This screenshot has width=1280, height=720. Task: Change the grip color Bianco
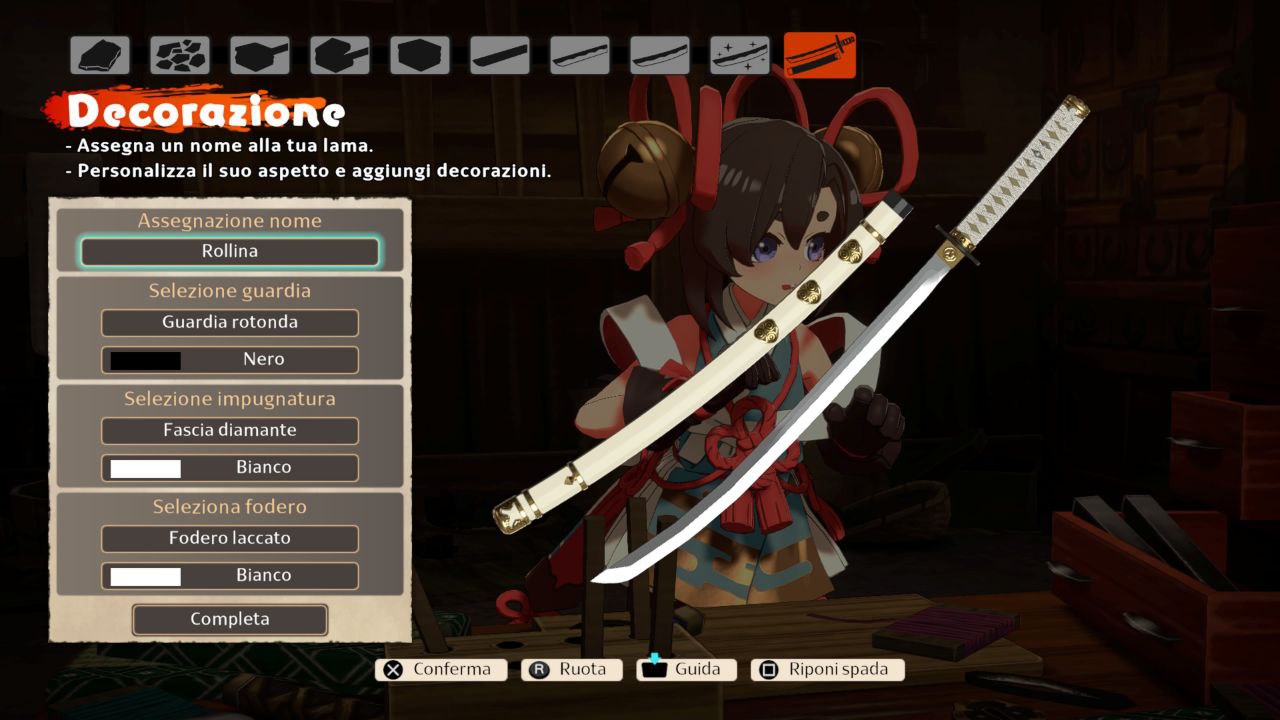click(x=230, y=468)
